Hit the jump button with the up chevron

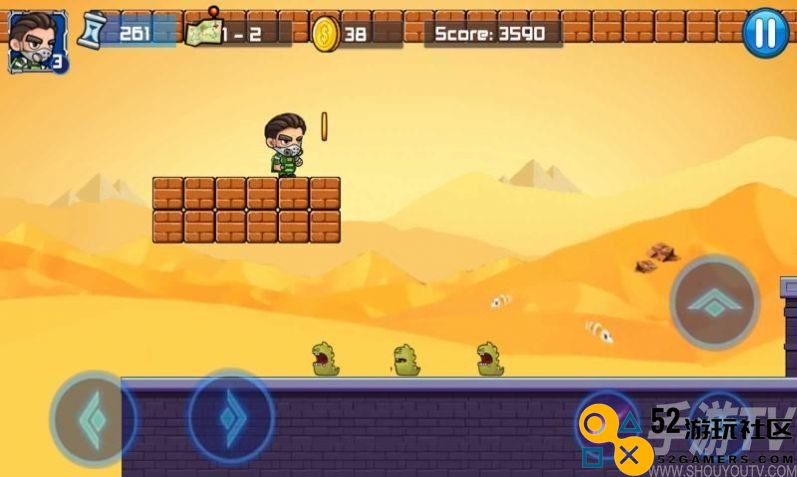pos(714,302)
